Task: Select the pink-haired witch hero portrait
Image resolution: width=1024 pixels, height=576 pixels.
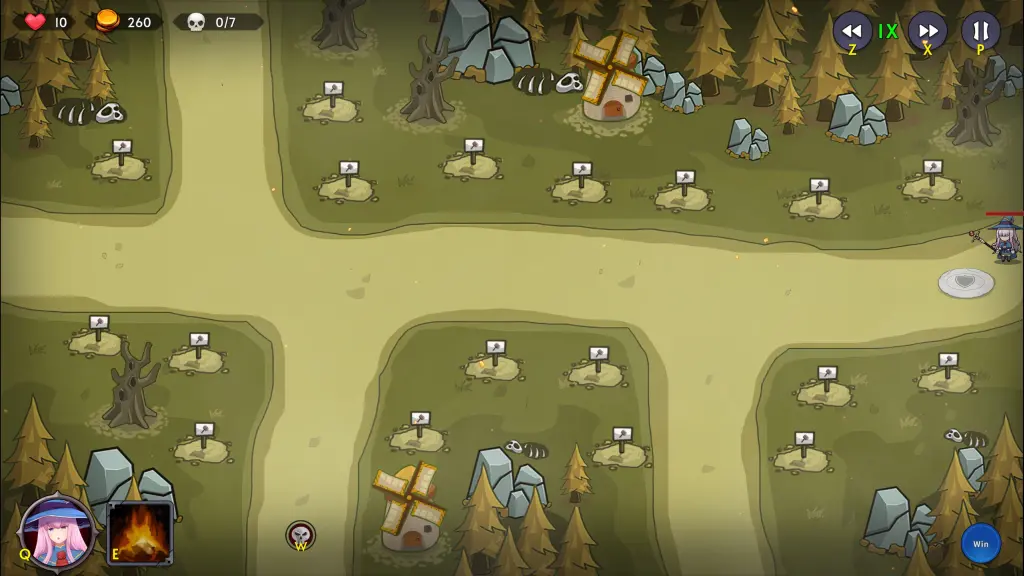Action: [x=58, y=531]
